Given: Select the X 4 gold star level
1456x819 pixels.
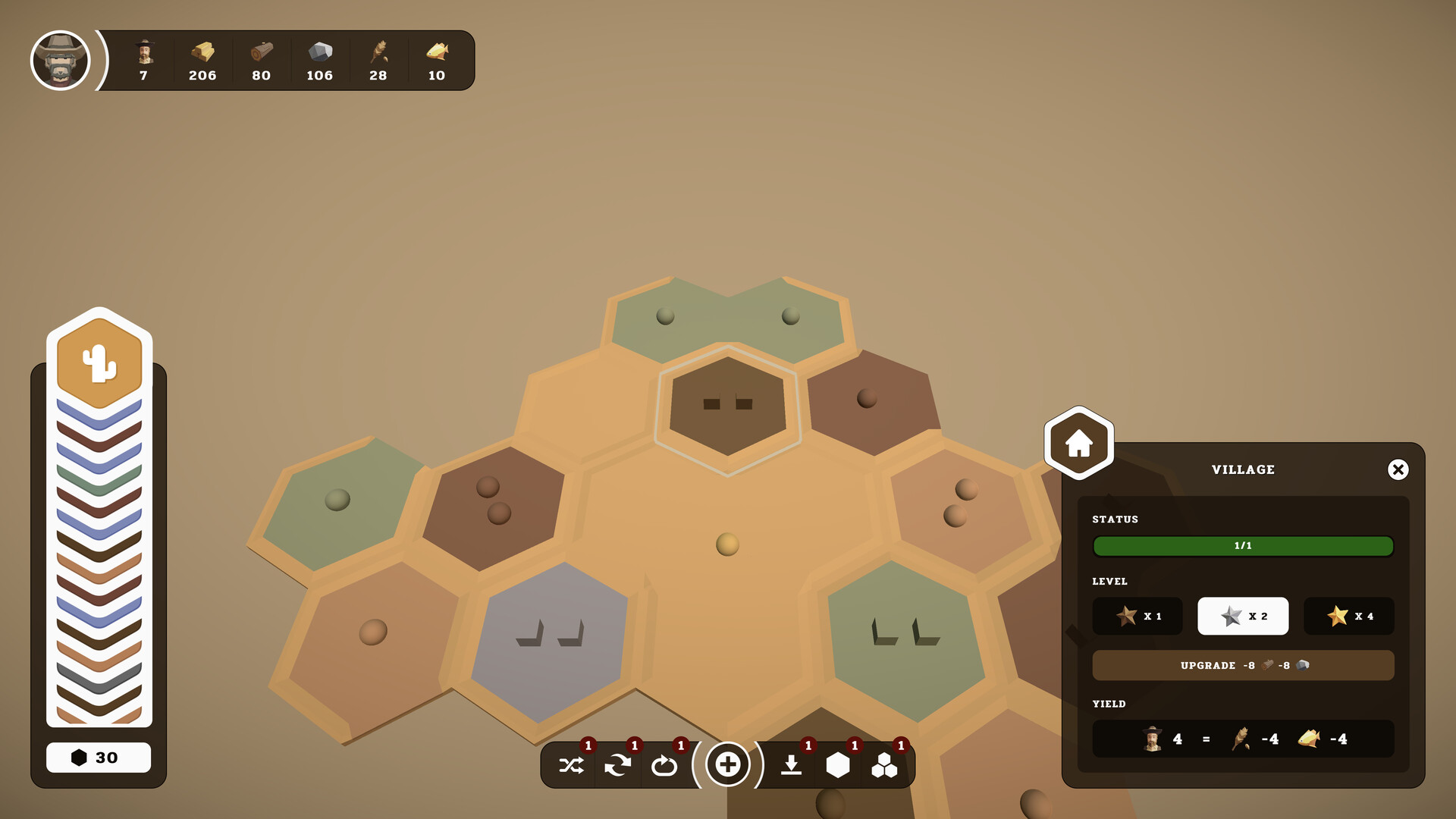Looking at the screenshot, I should pyautogui.click(x=1349, y=616).
